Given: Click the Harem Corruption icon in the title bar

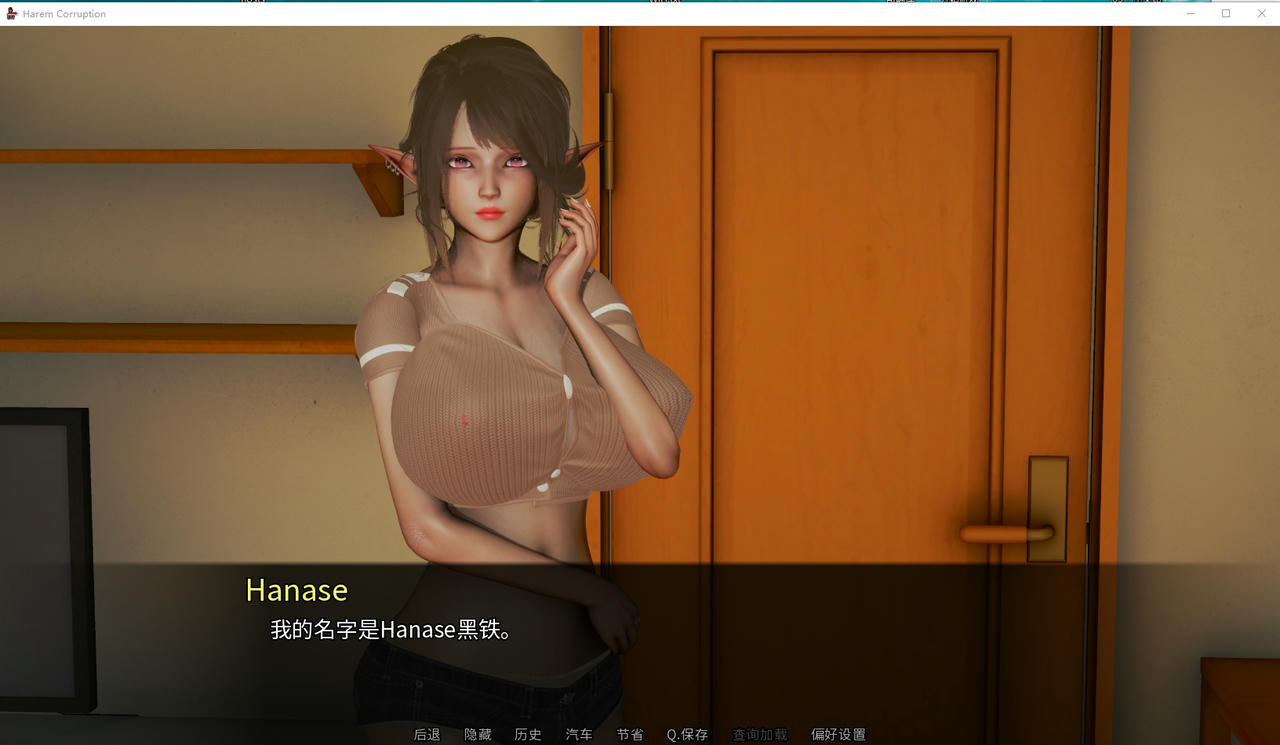Looking at the screenshot, I should coord(10,13).
